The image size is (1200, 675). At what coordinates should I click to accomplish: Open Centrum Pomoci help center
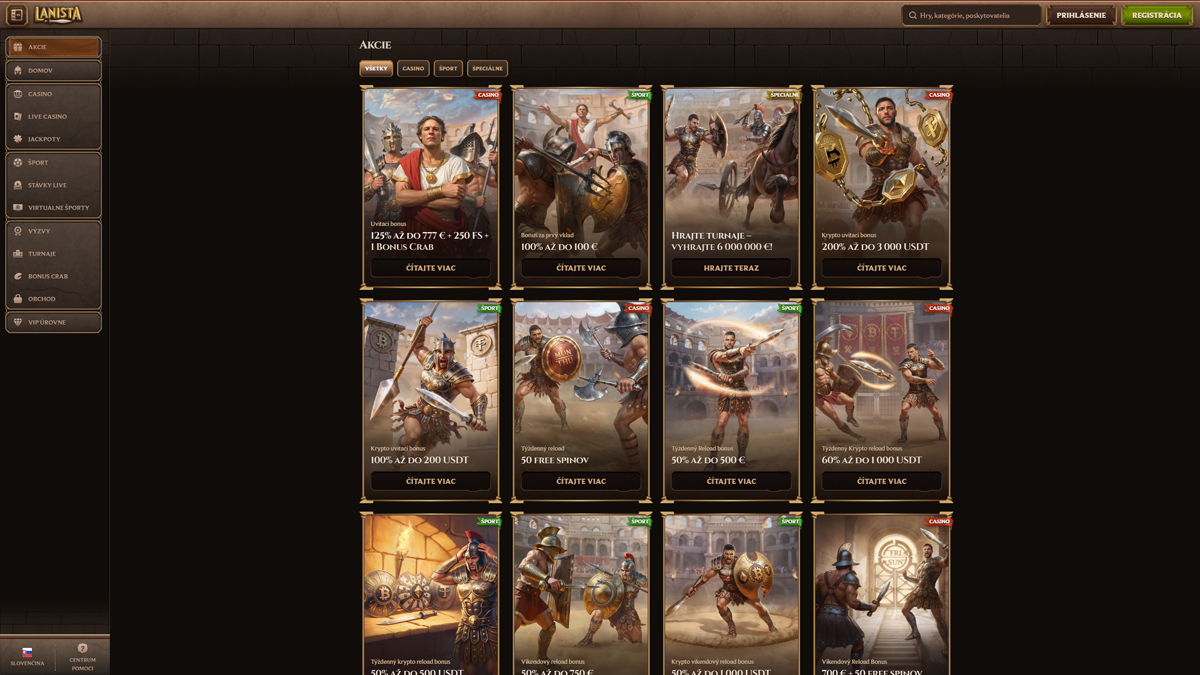tap(82, 656)
